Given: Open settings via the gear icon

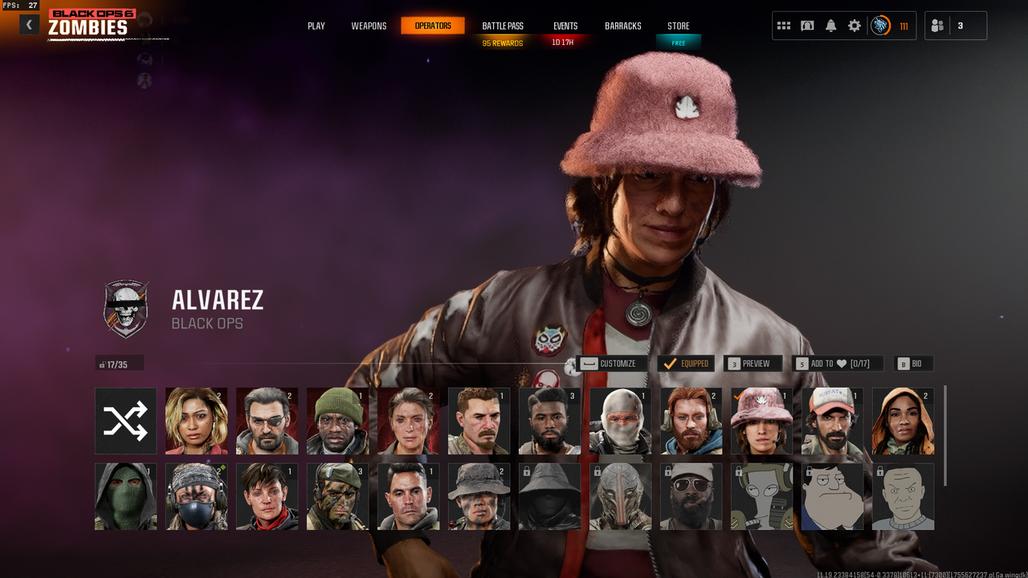Looking at the screenshot, I should pyautogui.click(x=854, y=26).
